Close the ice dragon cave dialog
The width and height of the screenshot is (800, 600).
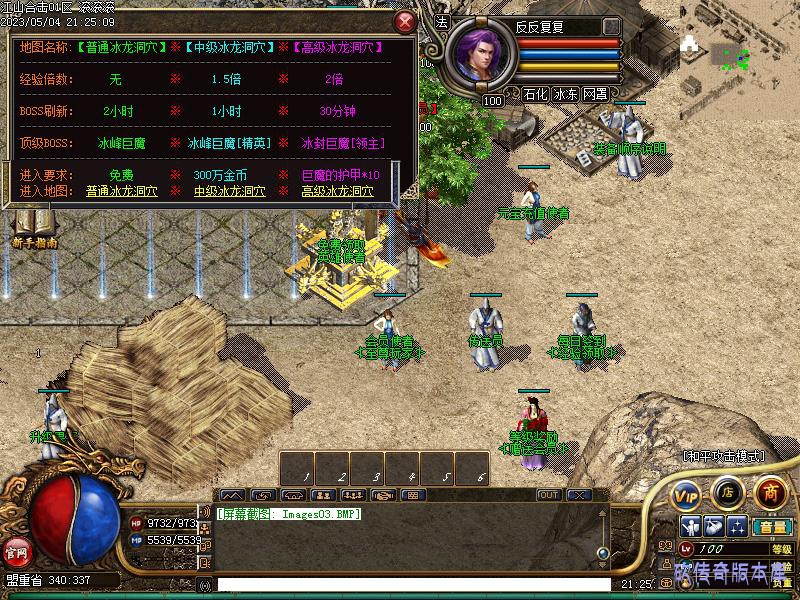[404, 21]
